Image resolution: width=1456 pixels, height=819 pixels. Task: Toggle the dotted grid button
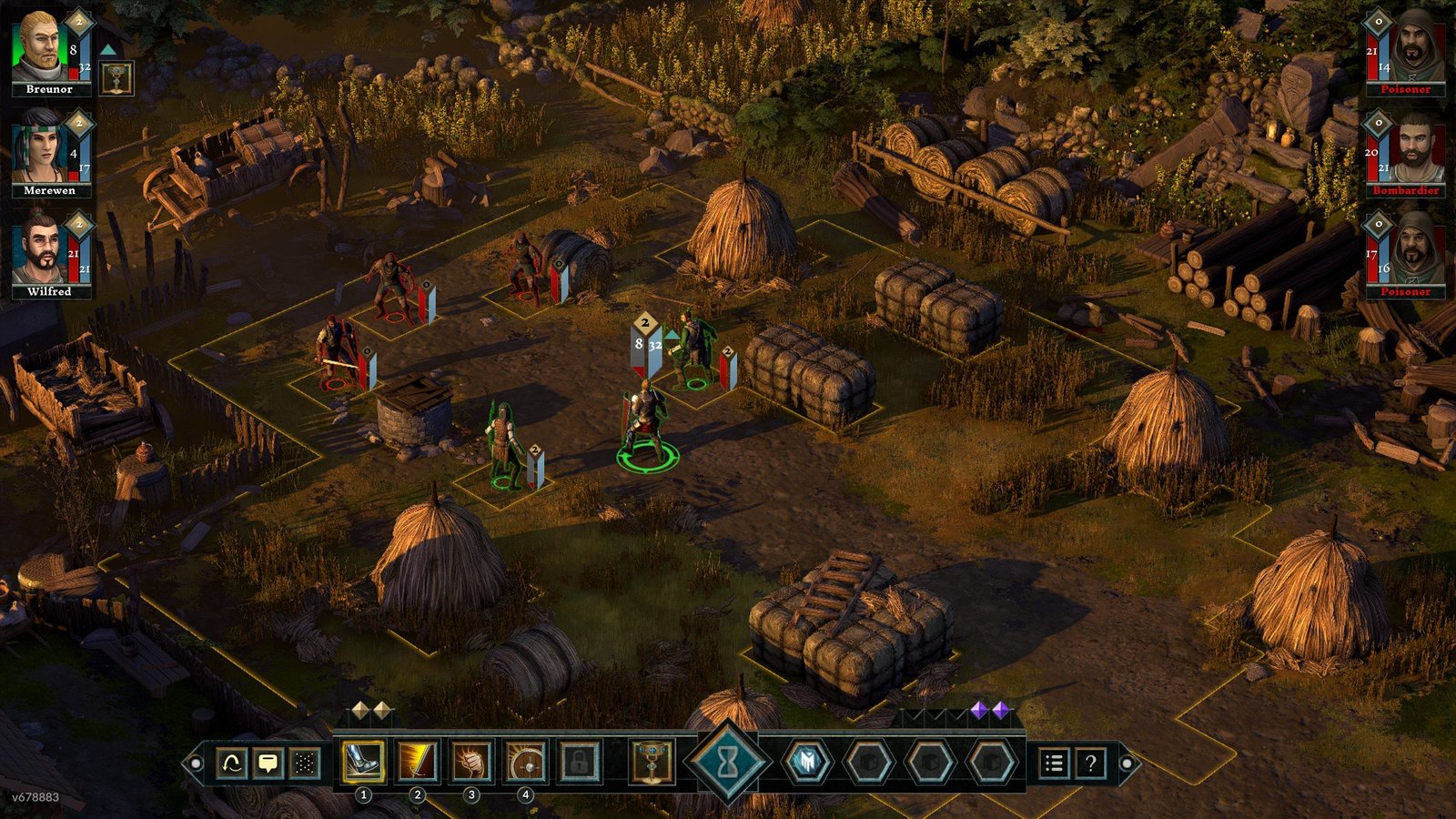(305, 763)
